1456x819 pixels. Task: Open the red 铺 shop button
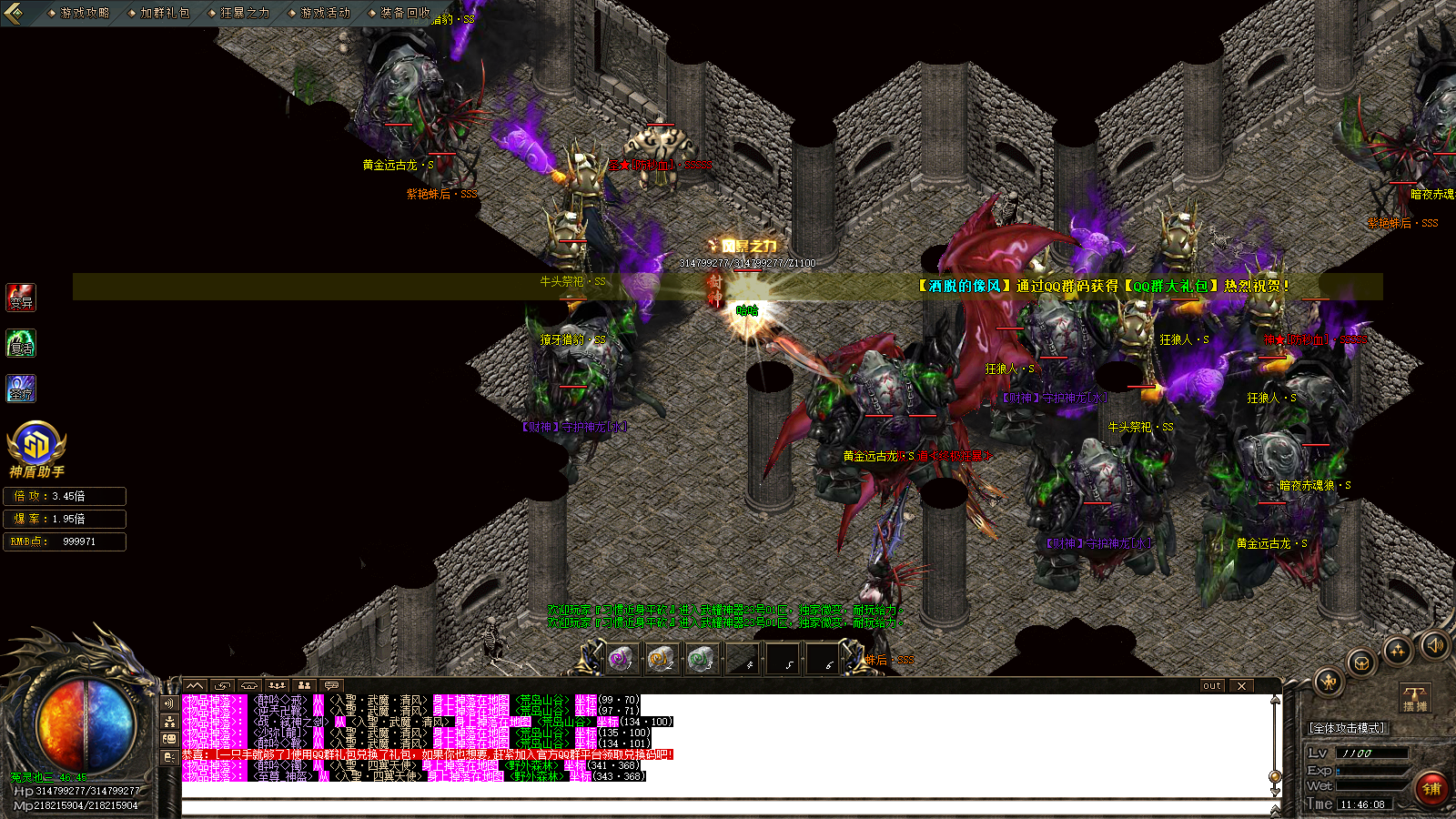[x=1431, y=789]
